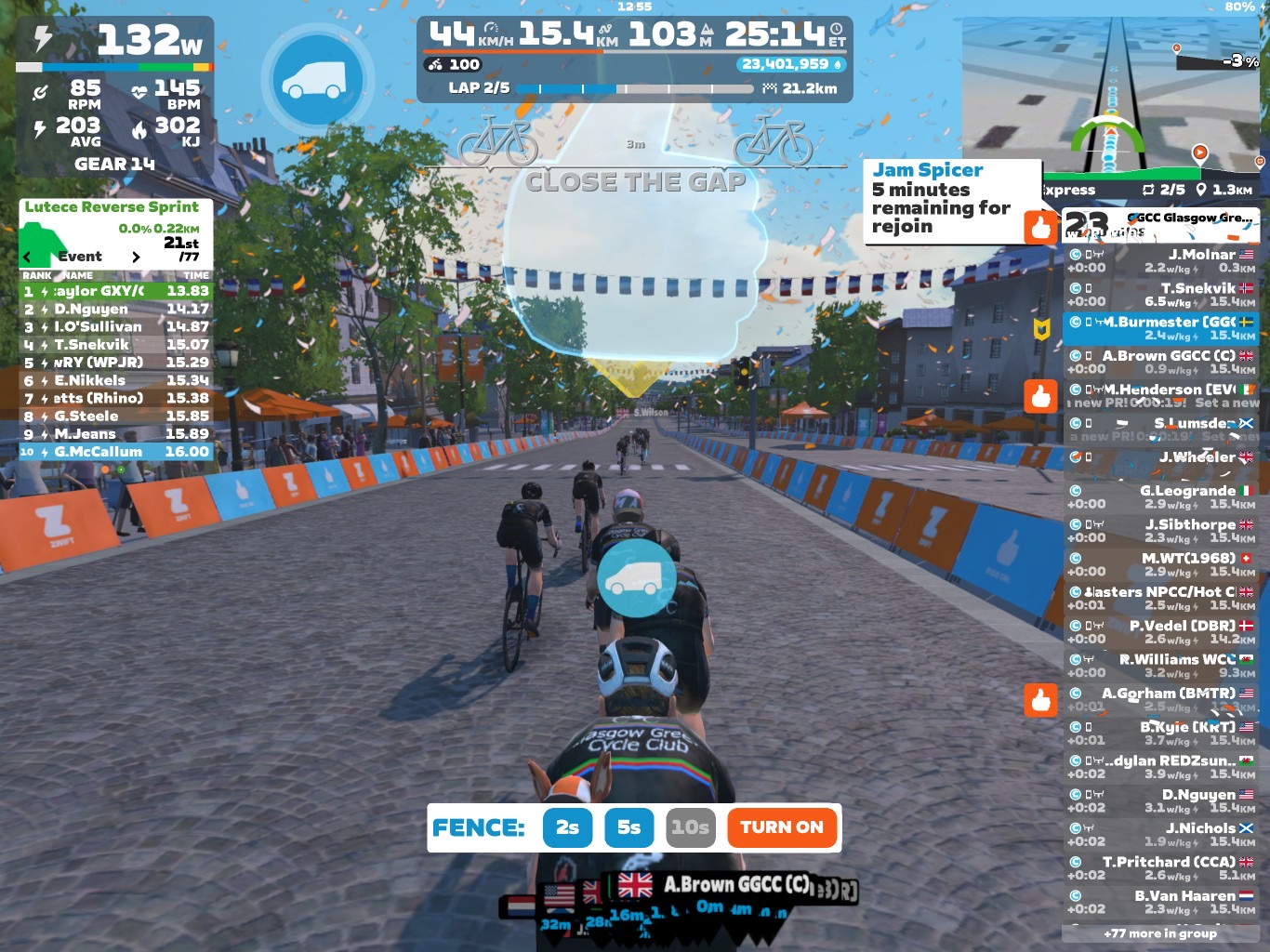Pick the 10s fence setting
1270x952 pixels.
[x=691, y=827]
